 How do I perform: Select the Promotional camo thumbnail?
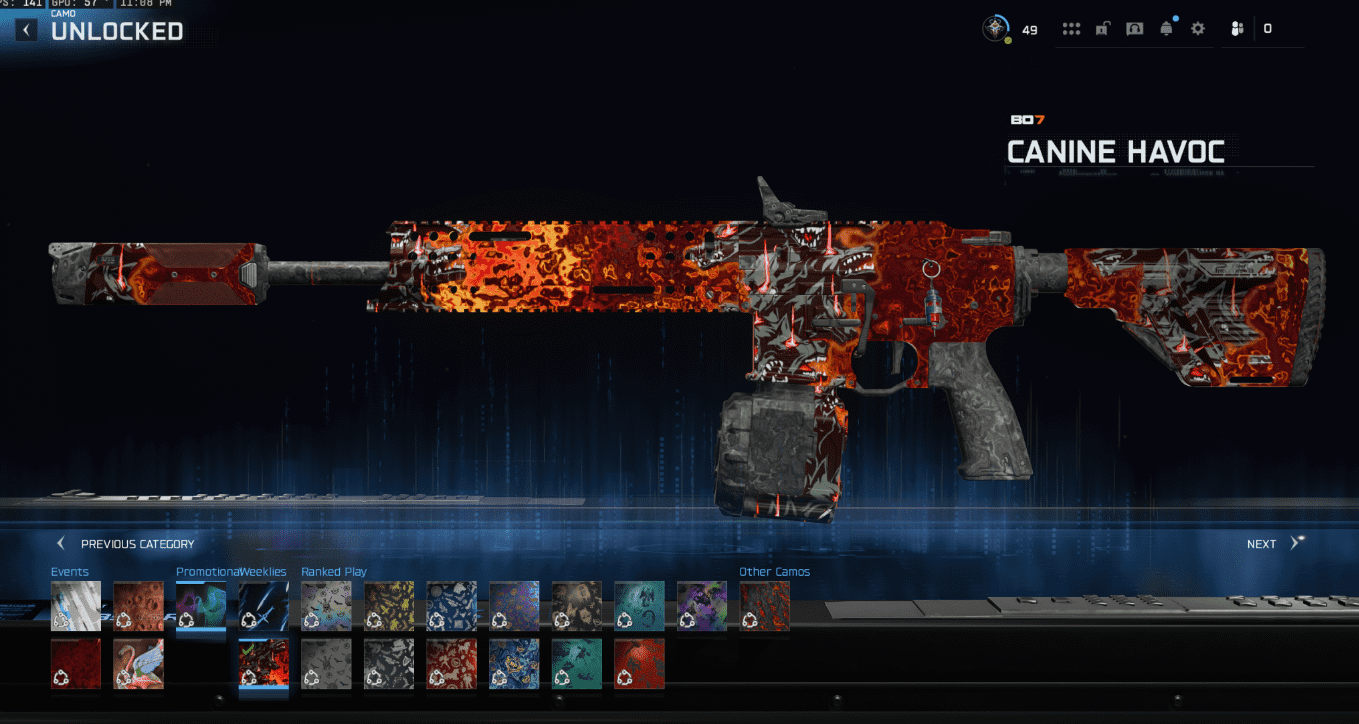[201, 606]
